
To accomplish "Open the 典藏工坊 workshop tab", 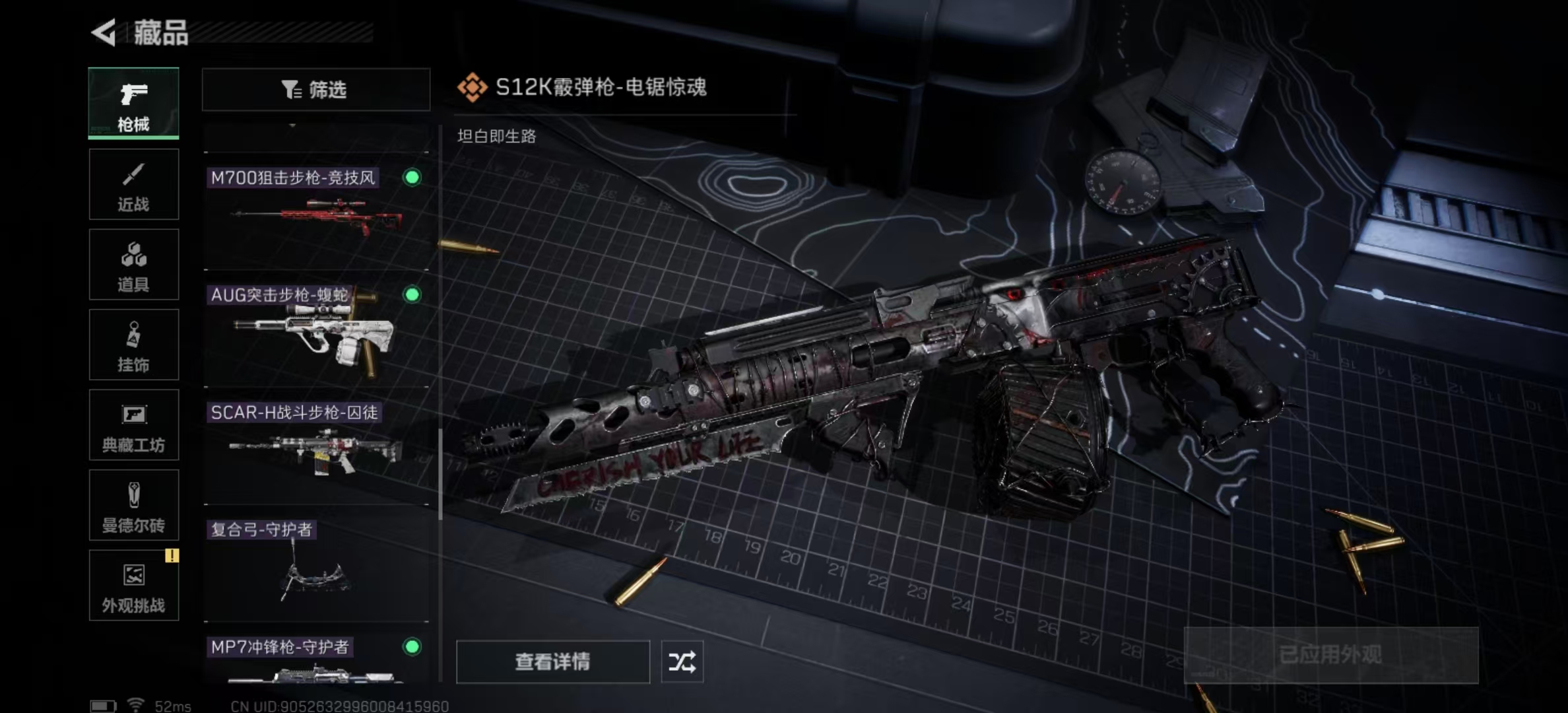I will pos(133,425).
